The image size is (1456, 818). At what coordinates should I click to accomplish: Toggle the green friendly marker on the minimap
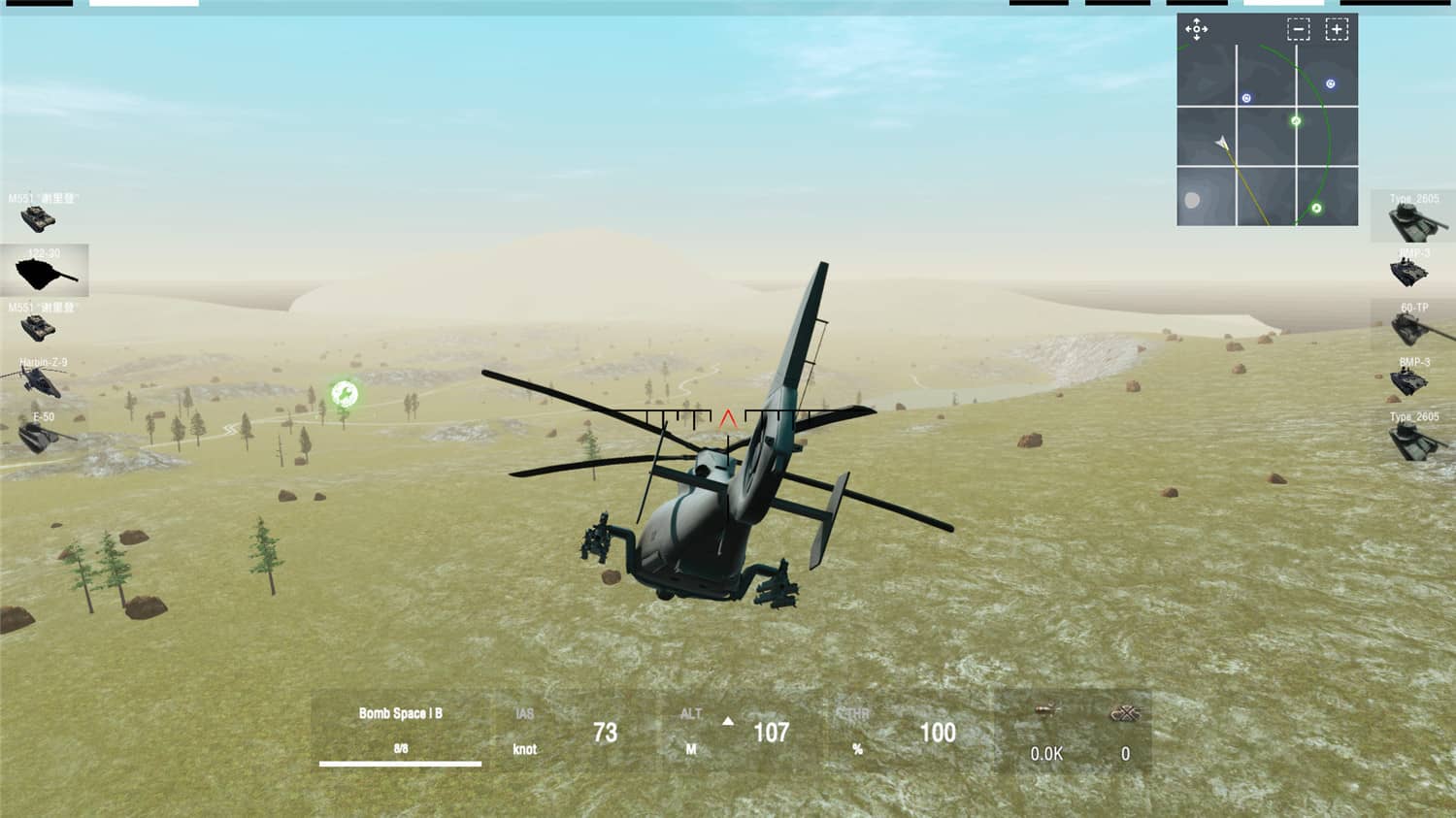(x=1295, y=120)
